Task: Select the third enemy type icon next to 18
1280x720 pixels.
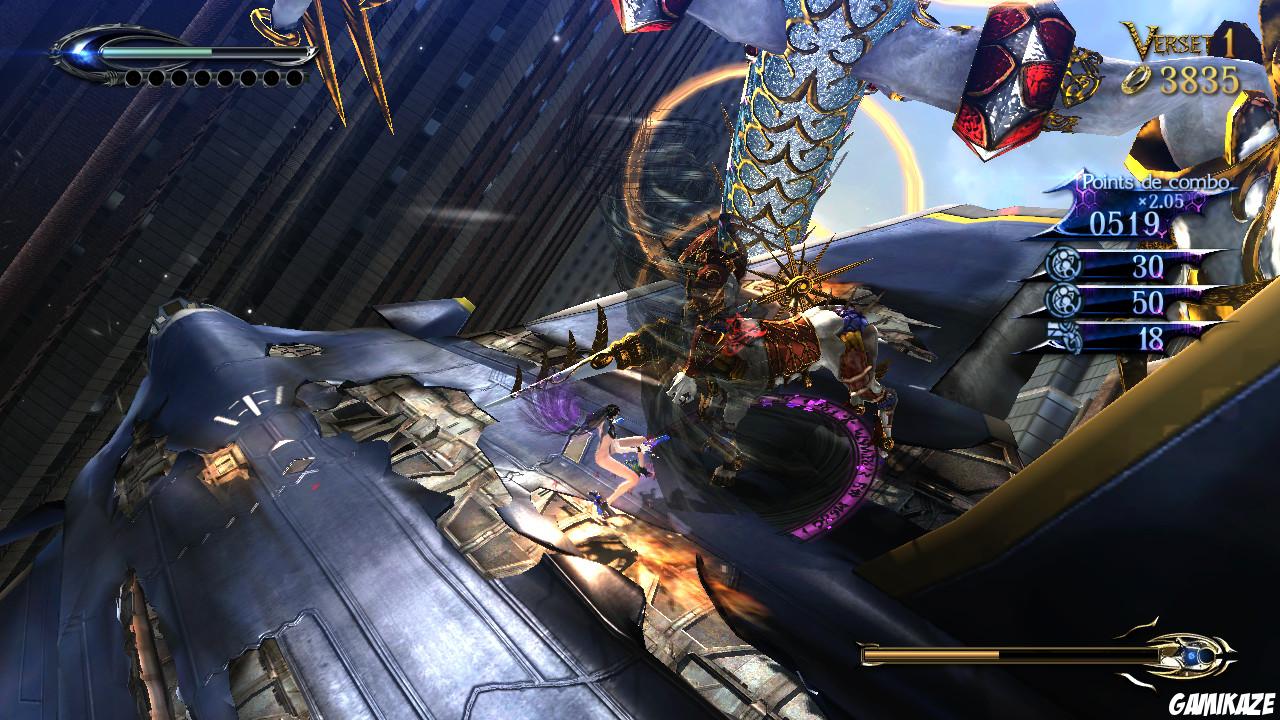Action: [x=1066, y=336]
